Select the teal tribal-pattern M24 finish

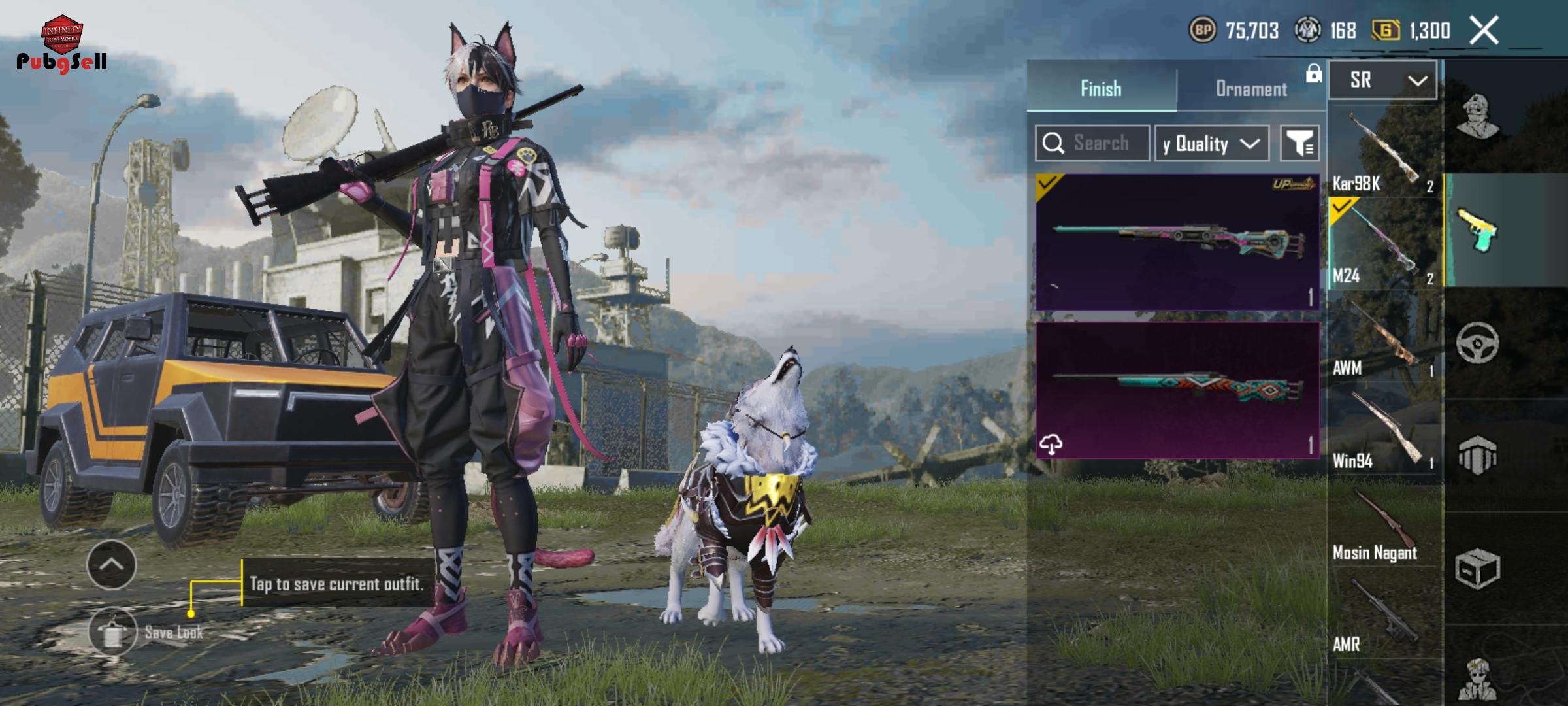pyautogui.click(x=1177, y=390)
